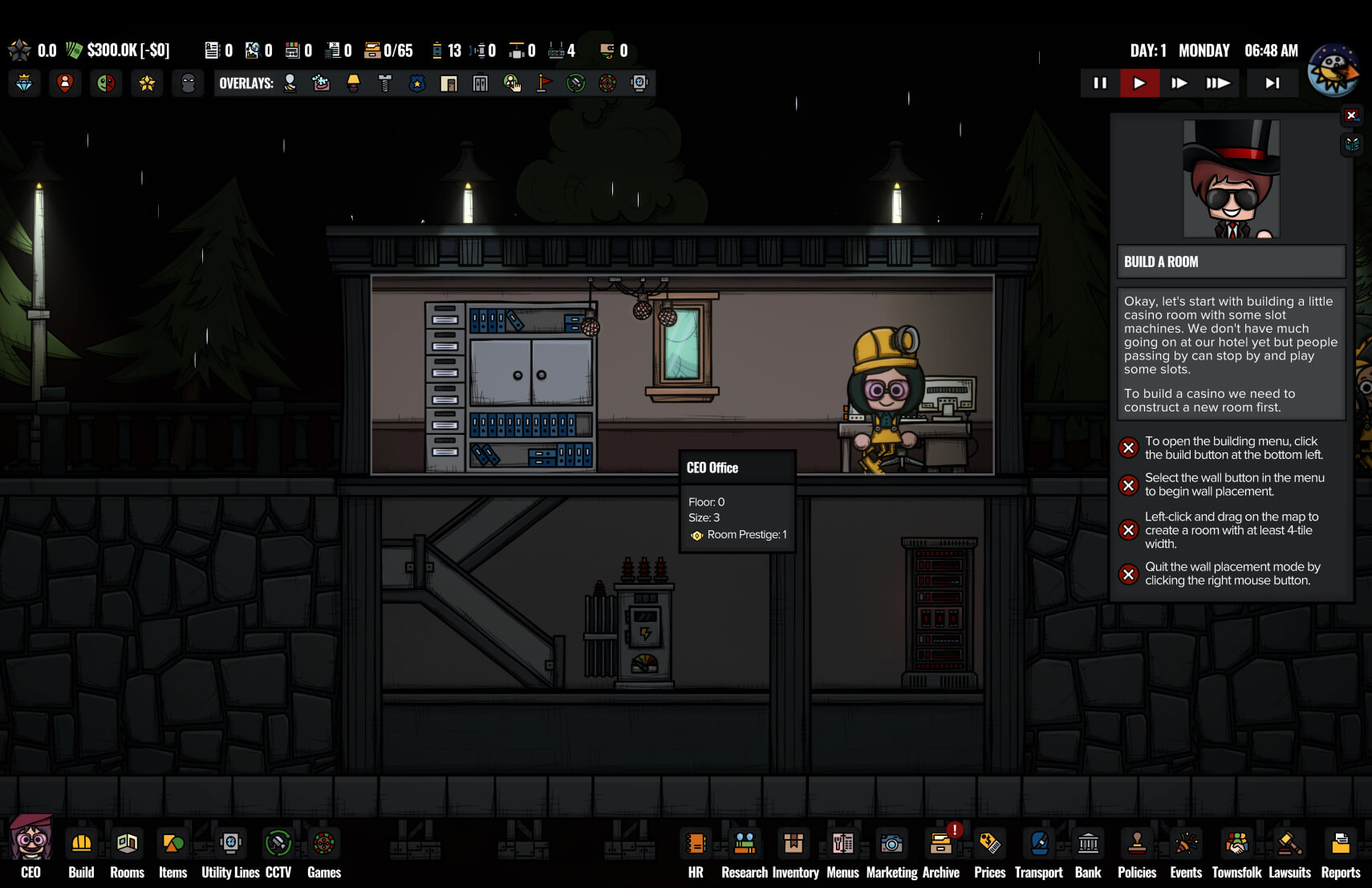Toggle the red flag overlay
This screenshot has width=1372, height=888.
(x=544, y=83)
